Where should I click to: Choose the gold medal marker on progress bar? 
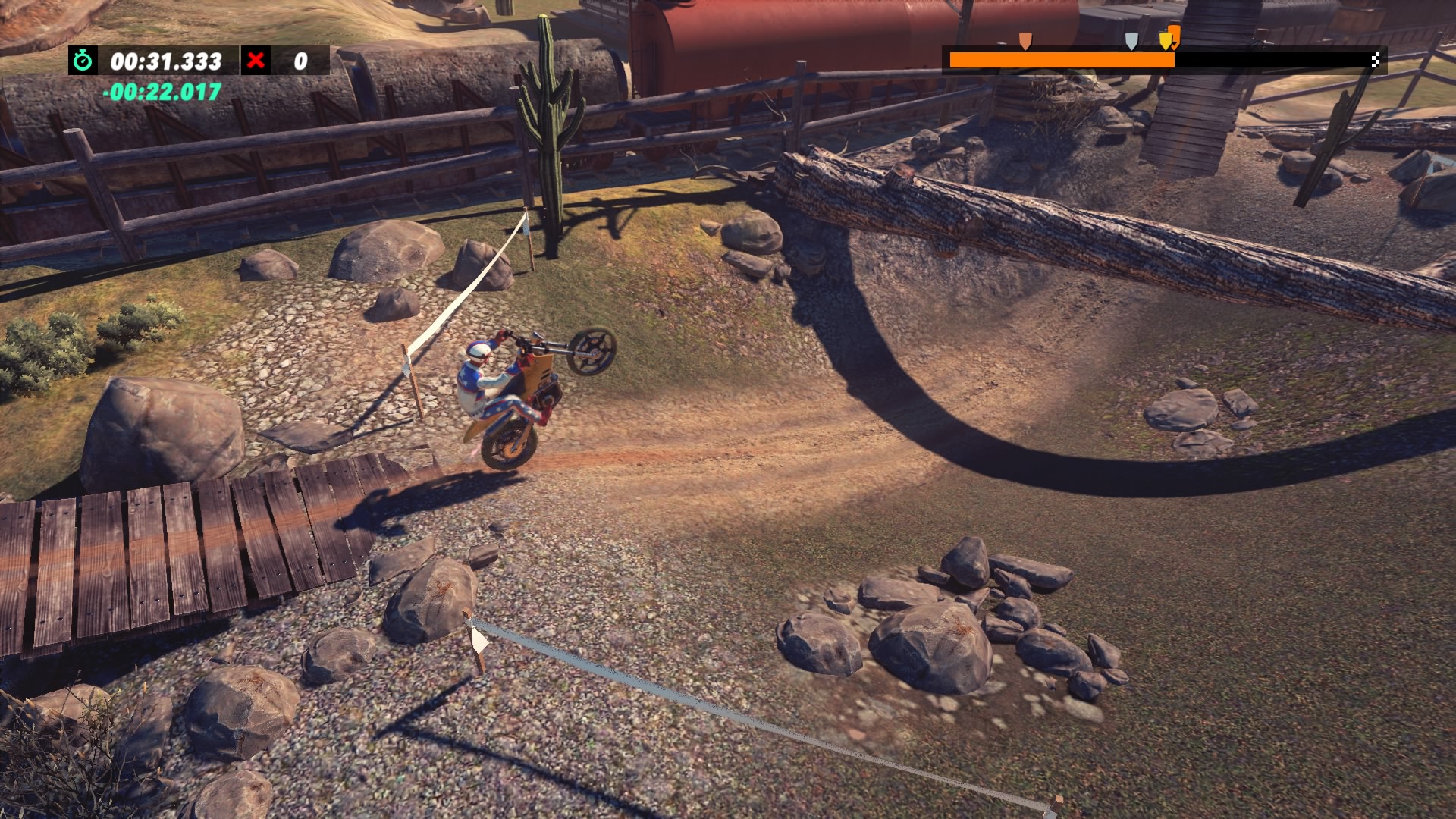(x=1165, y=40)
